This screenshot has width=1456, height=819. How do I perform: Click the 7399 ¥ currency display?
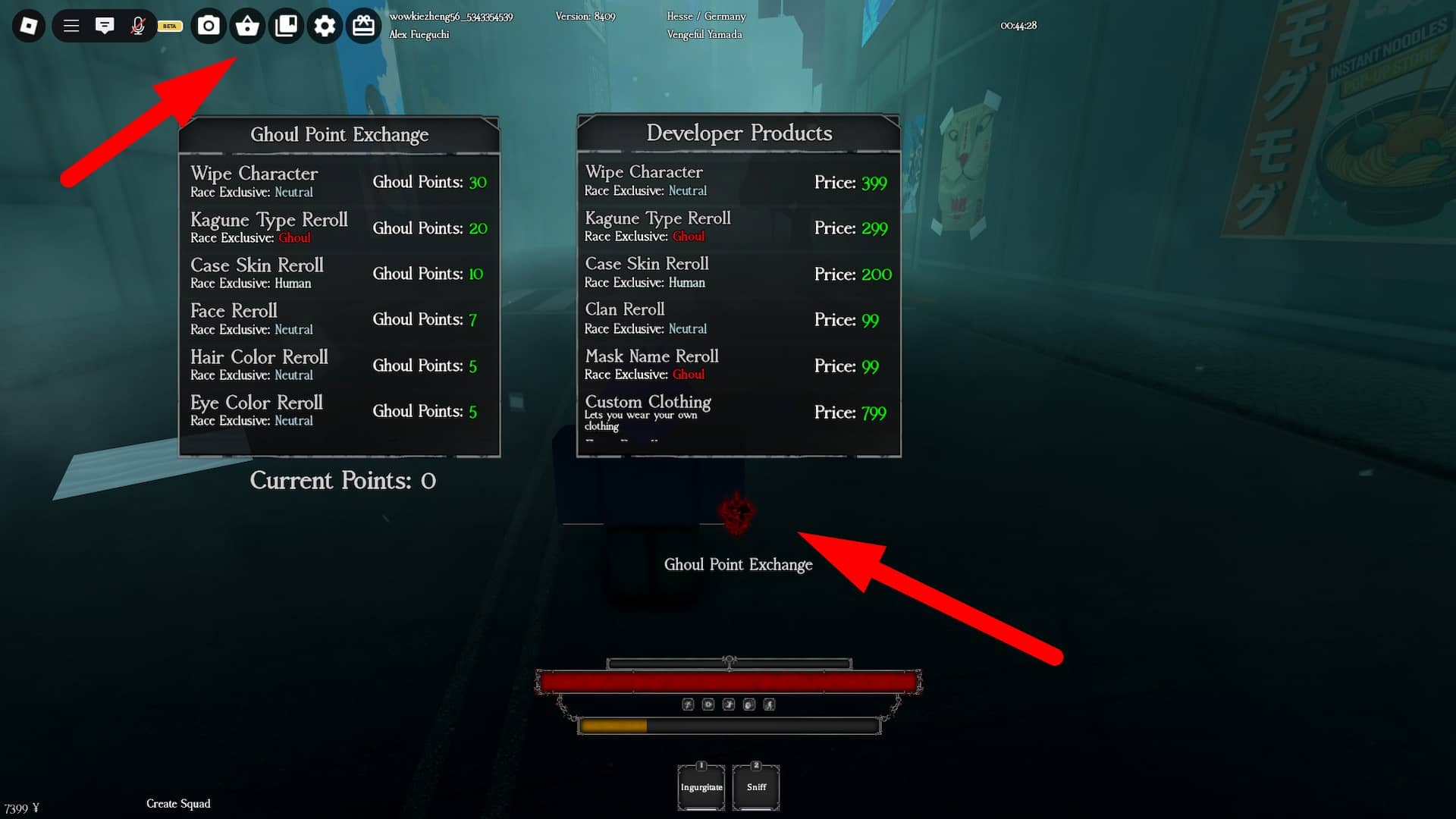coord(20,806)
